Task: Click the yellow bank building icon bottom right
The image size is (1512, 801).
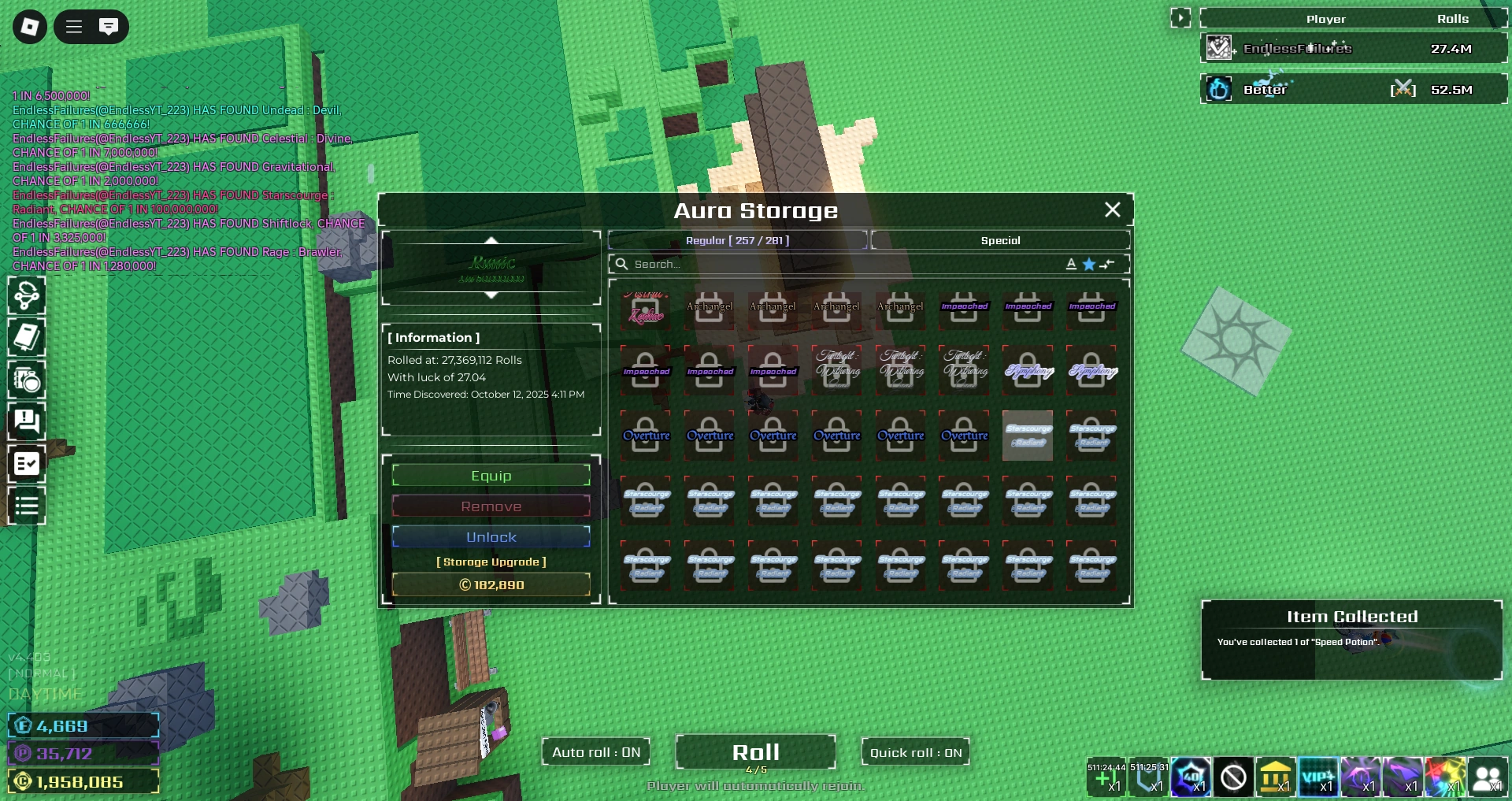Action: pyautogui.click(x=1277, y=778)
